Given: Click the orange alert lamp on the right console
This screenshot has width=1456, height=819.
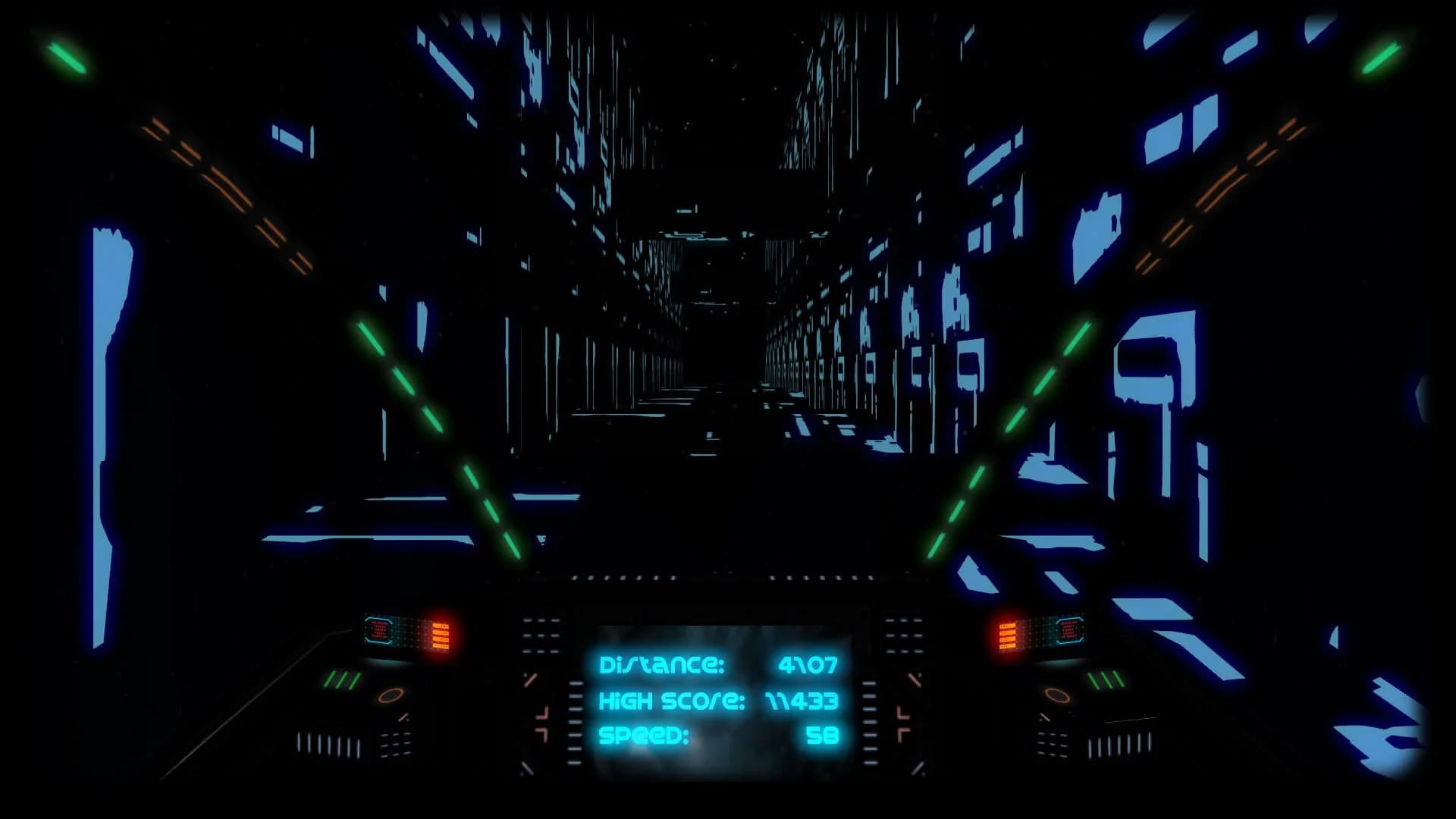Looking at the screenshot, I should coord(1006,635).
